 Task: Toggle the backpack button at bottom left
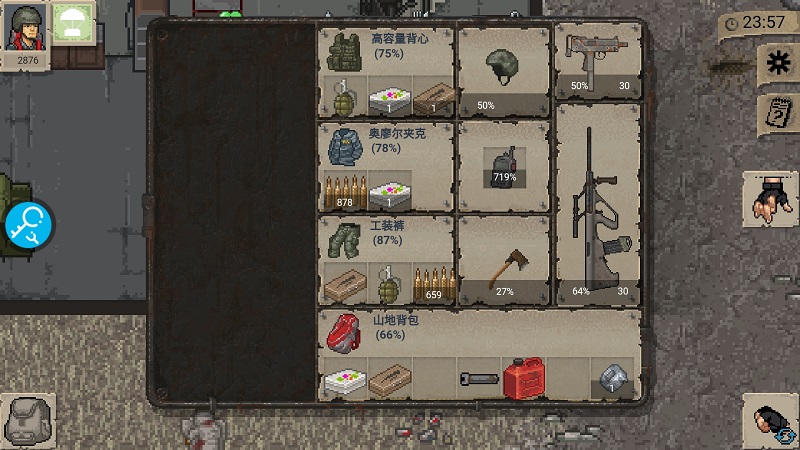click(x=26, y=420)
